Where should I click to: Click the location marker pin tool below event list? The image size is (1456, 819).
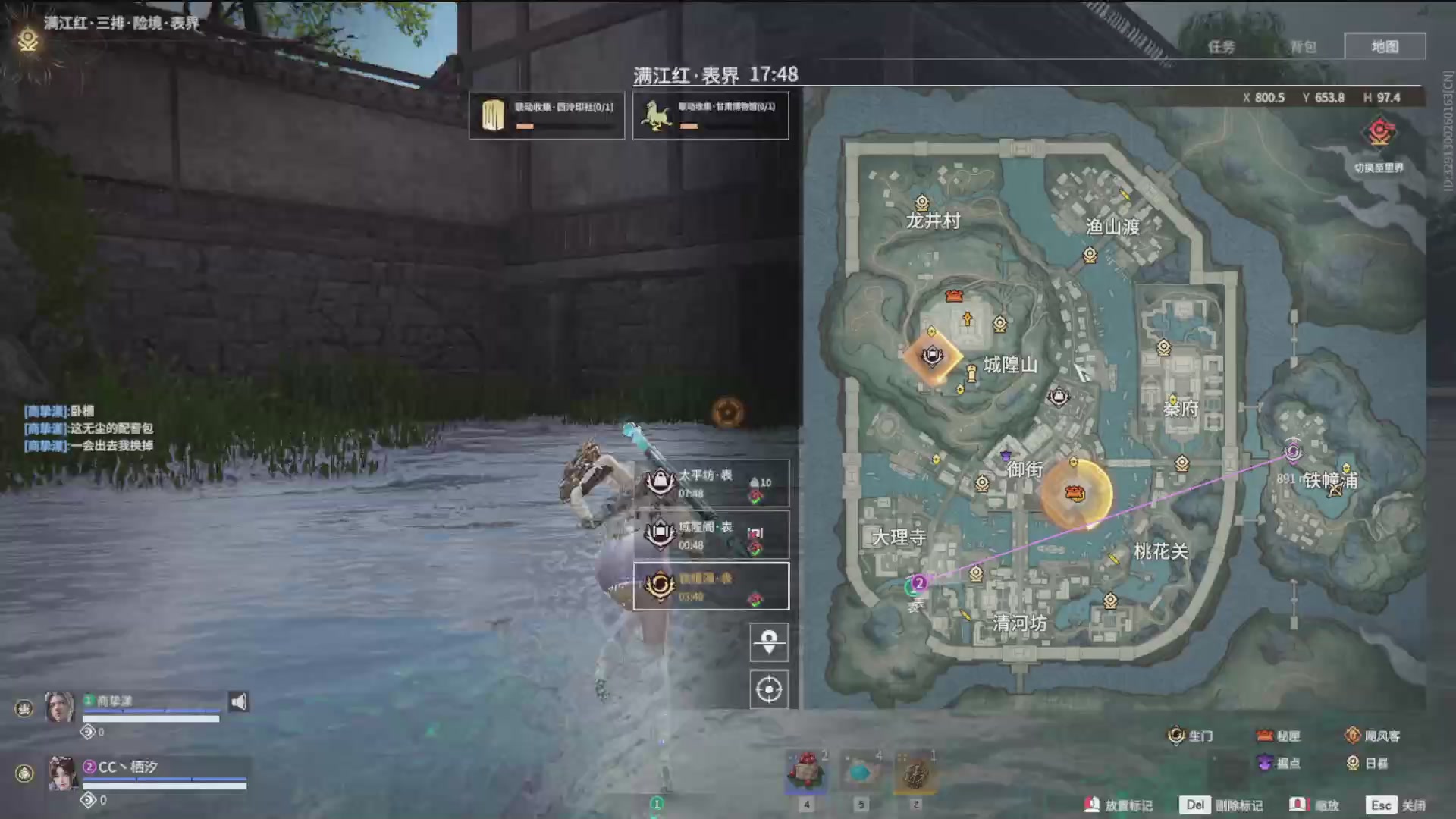(x=768, y=642)
